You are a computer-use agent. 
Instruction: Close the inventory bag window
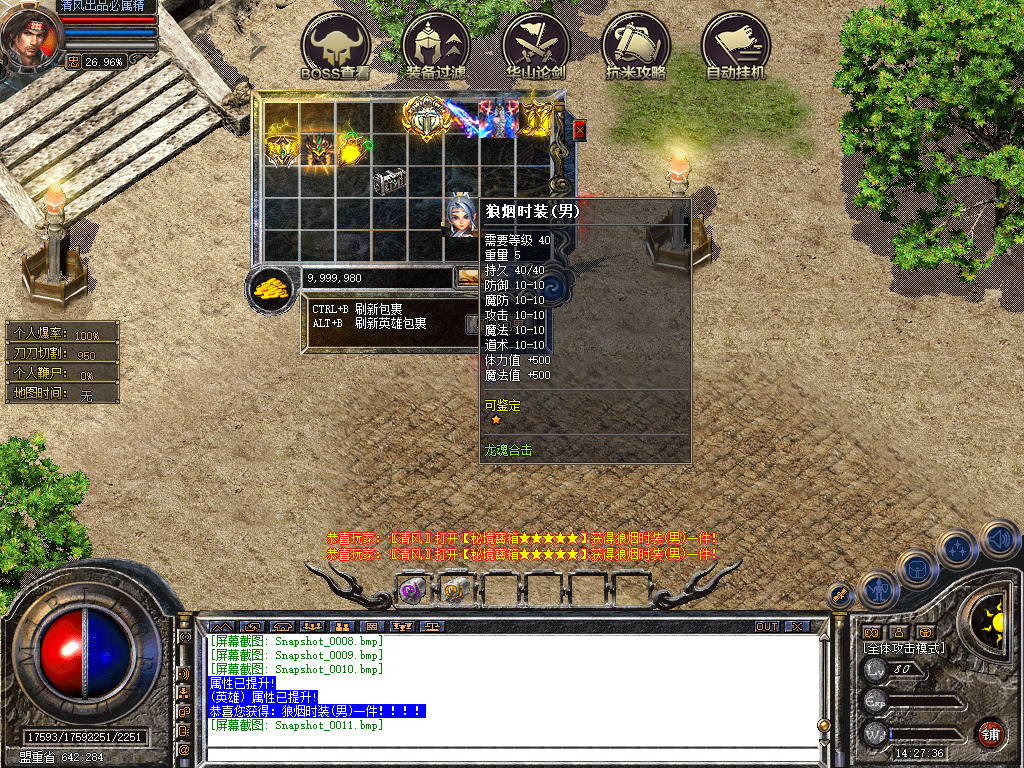click(x=579, y=131)
